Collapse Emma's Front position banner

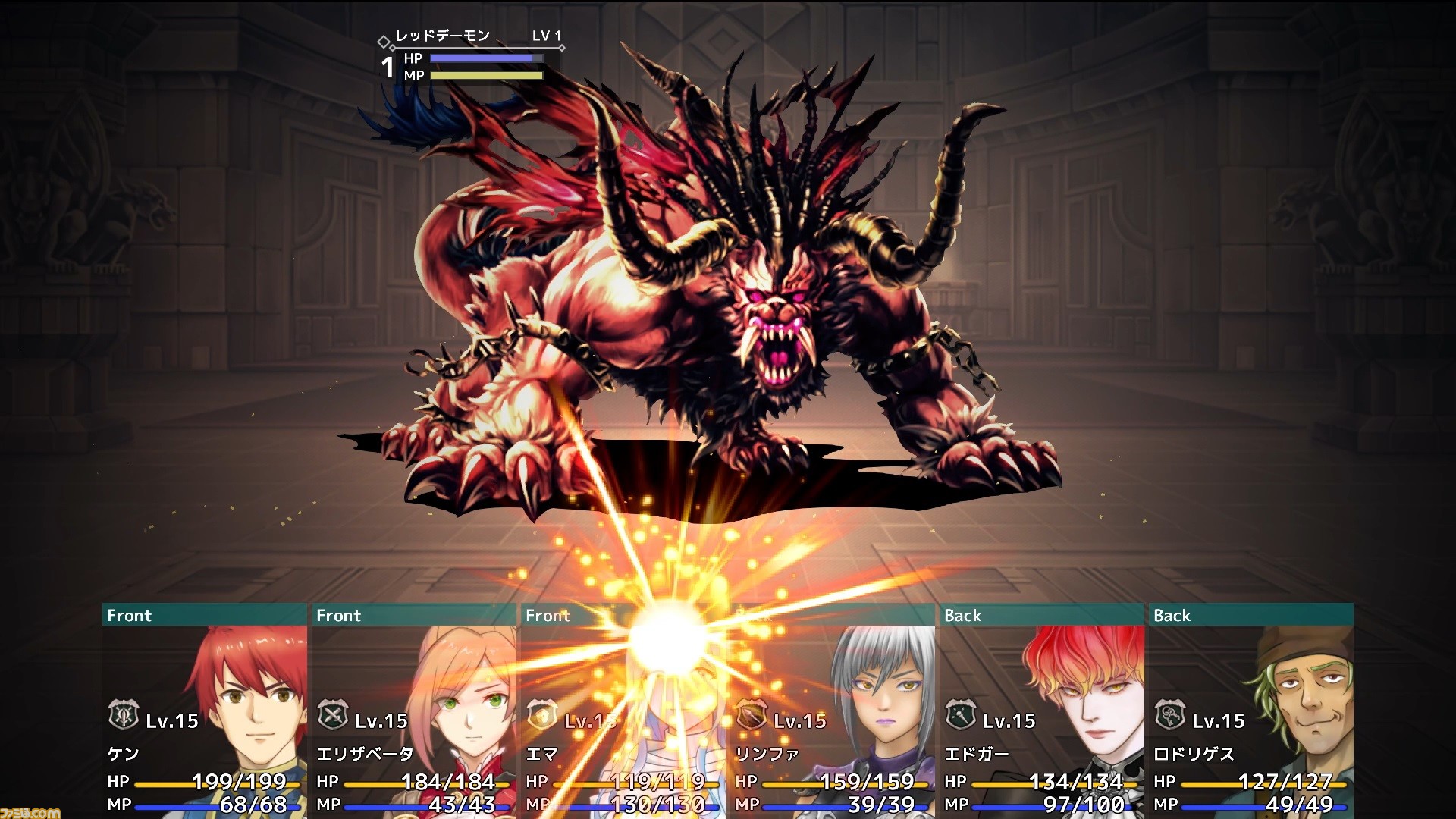tap(548, 616)
